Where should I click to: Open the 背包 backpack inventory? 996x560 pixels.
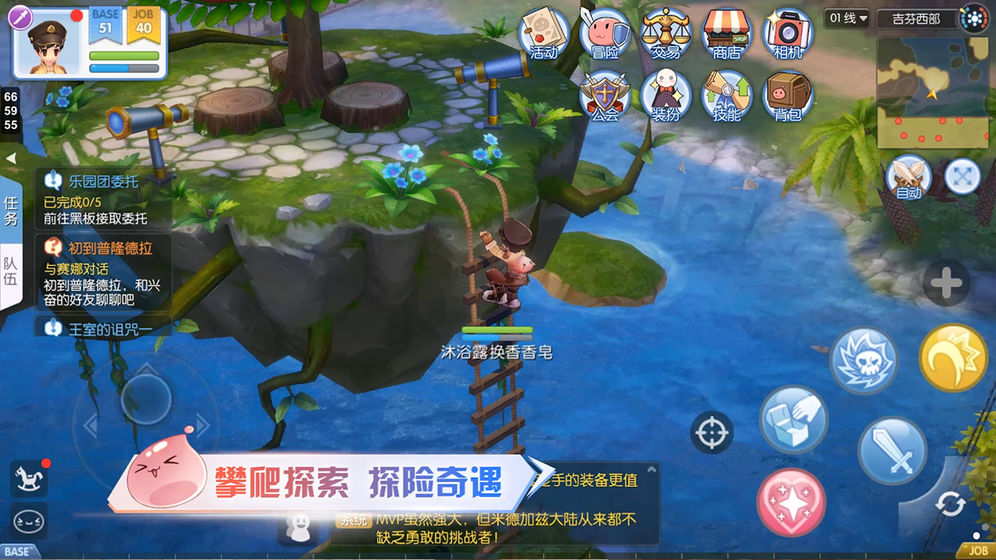tap(788, 96)
